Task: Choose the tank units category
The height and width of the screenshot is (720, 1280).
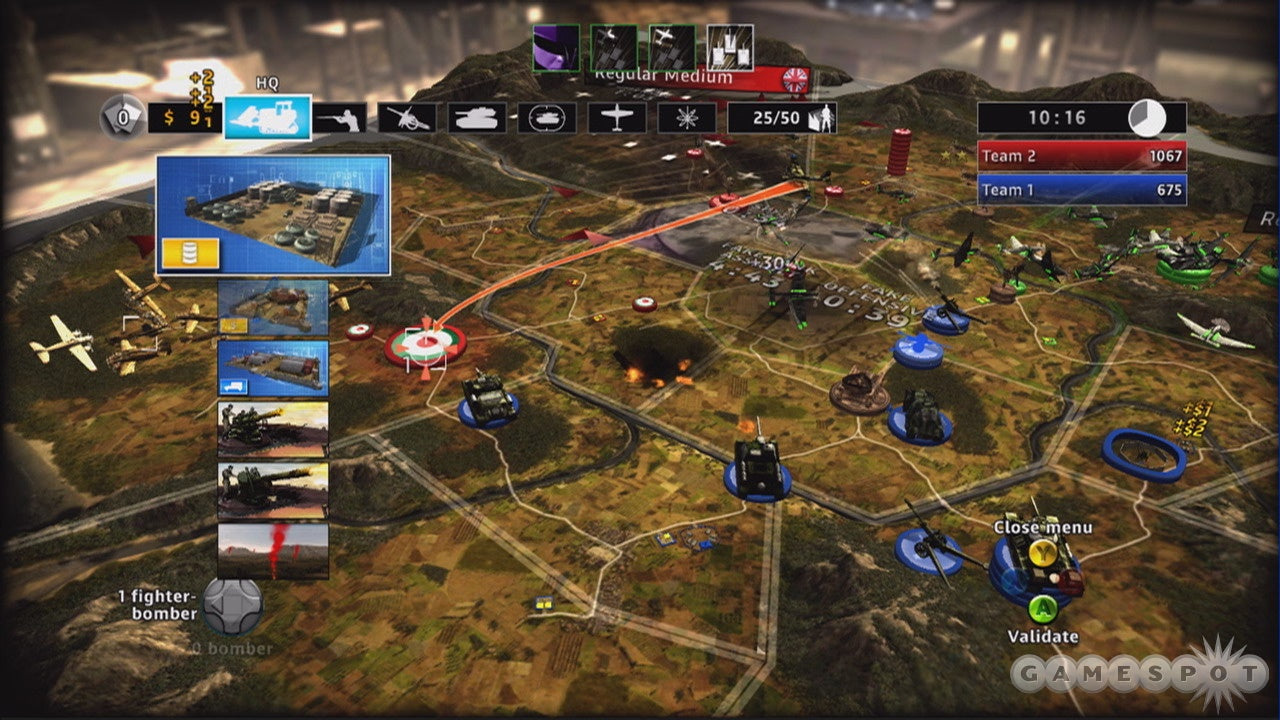Action: click(476, 118)
